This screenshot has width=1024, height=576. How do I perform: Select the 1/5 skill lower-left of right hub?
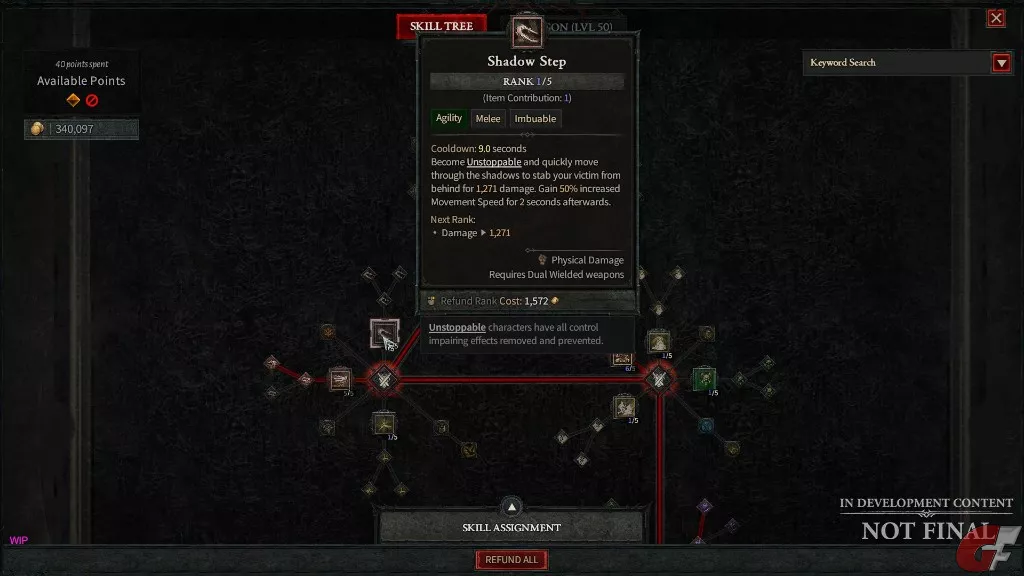click(x=625, y=405)
